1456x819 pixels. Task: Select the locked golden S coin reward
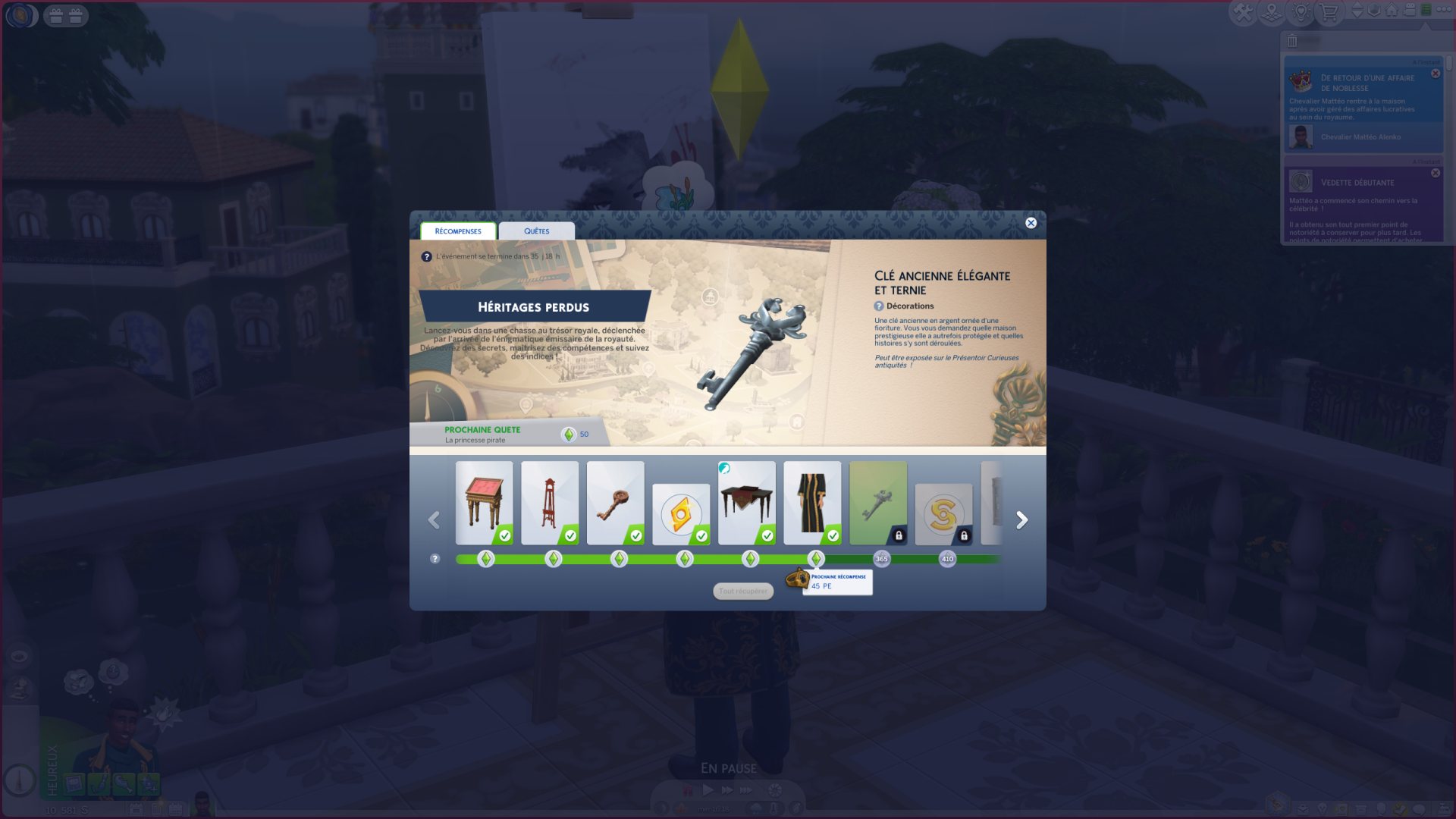943,514
